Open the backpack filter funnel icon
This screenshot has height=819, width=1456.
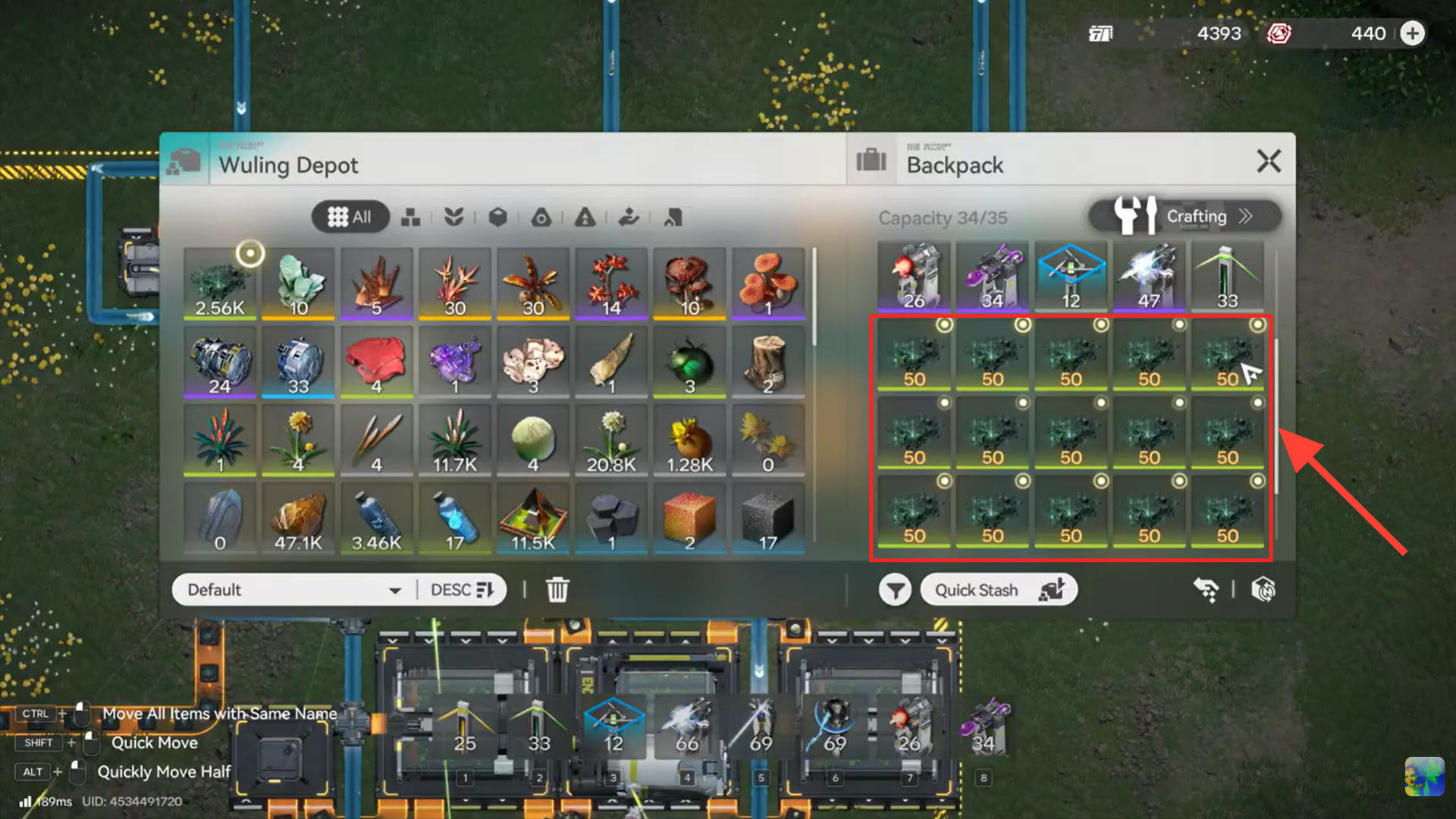(896, 589)
